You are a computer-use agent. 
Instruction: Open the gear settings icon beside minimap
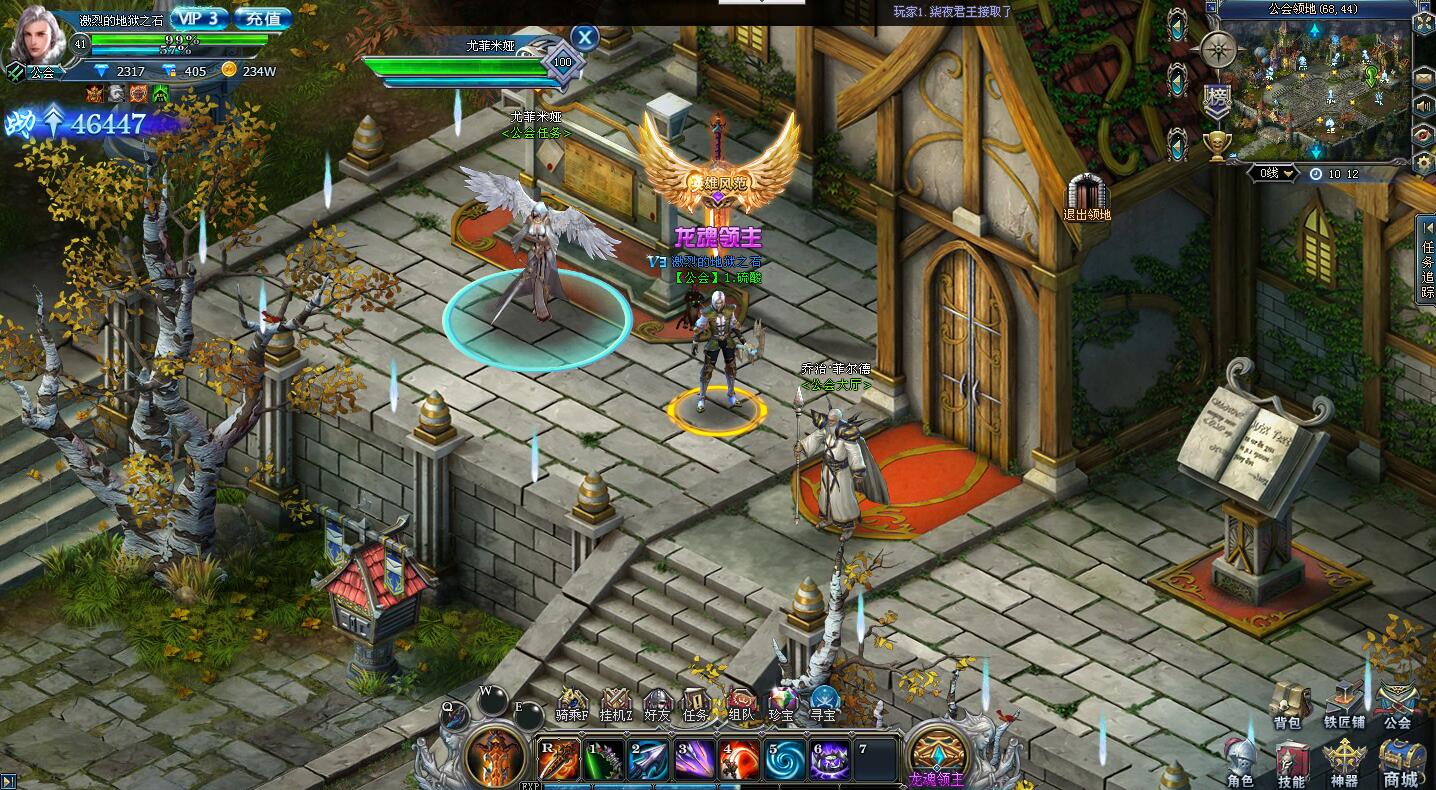1424,160
